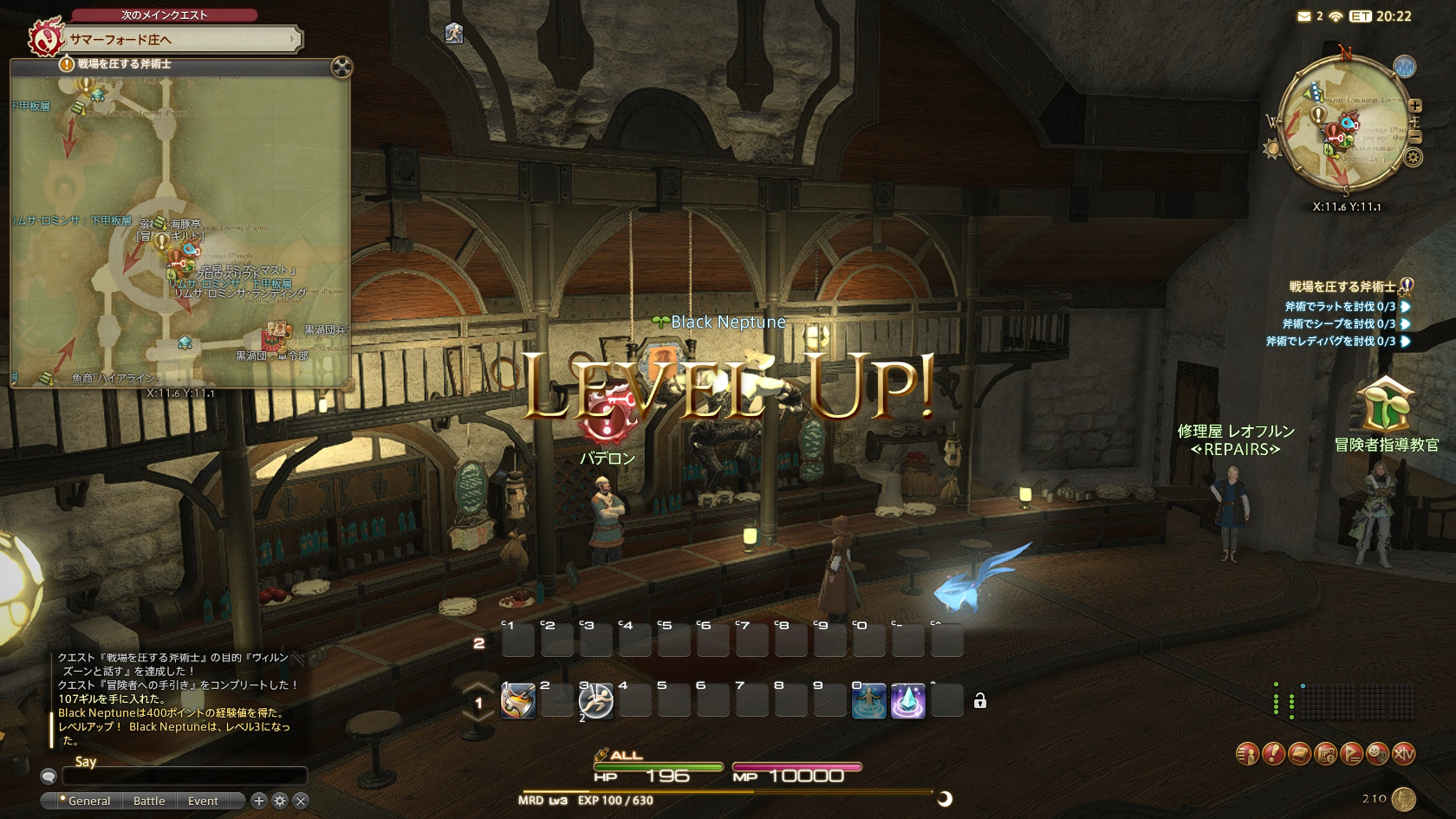Zoom in on the minimap
1456x819 pixels.
1415,106
